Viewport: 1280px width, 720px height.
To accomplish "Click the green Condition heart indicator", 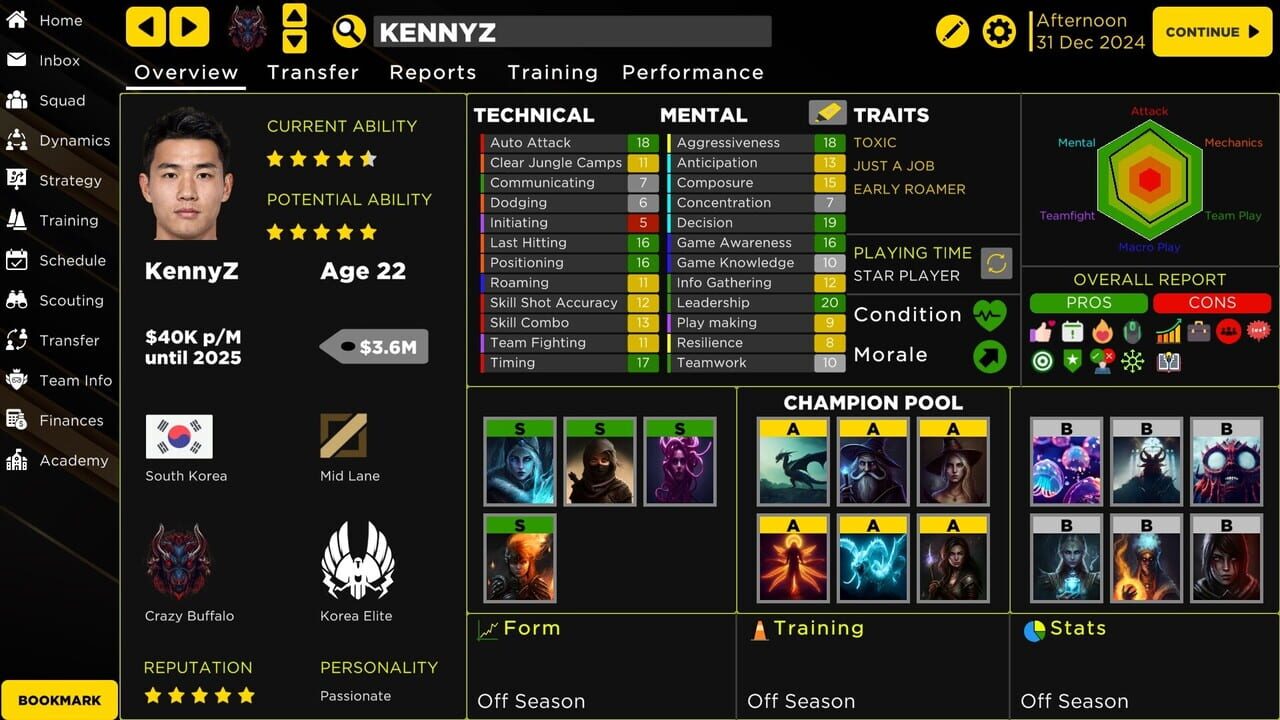I will coord(989,314).
